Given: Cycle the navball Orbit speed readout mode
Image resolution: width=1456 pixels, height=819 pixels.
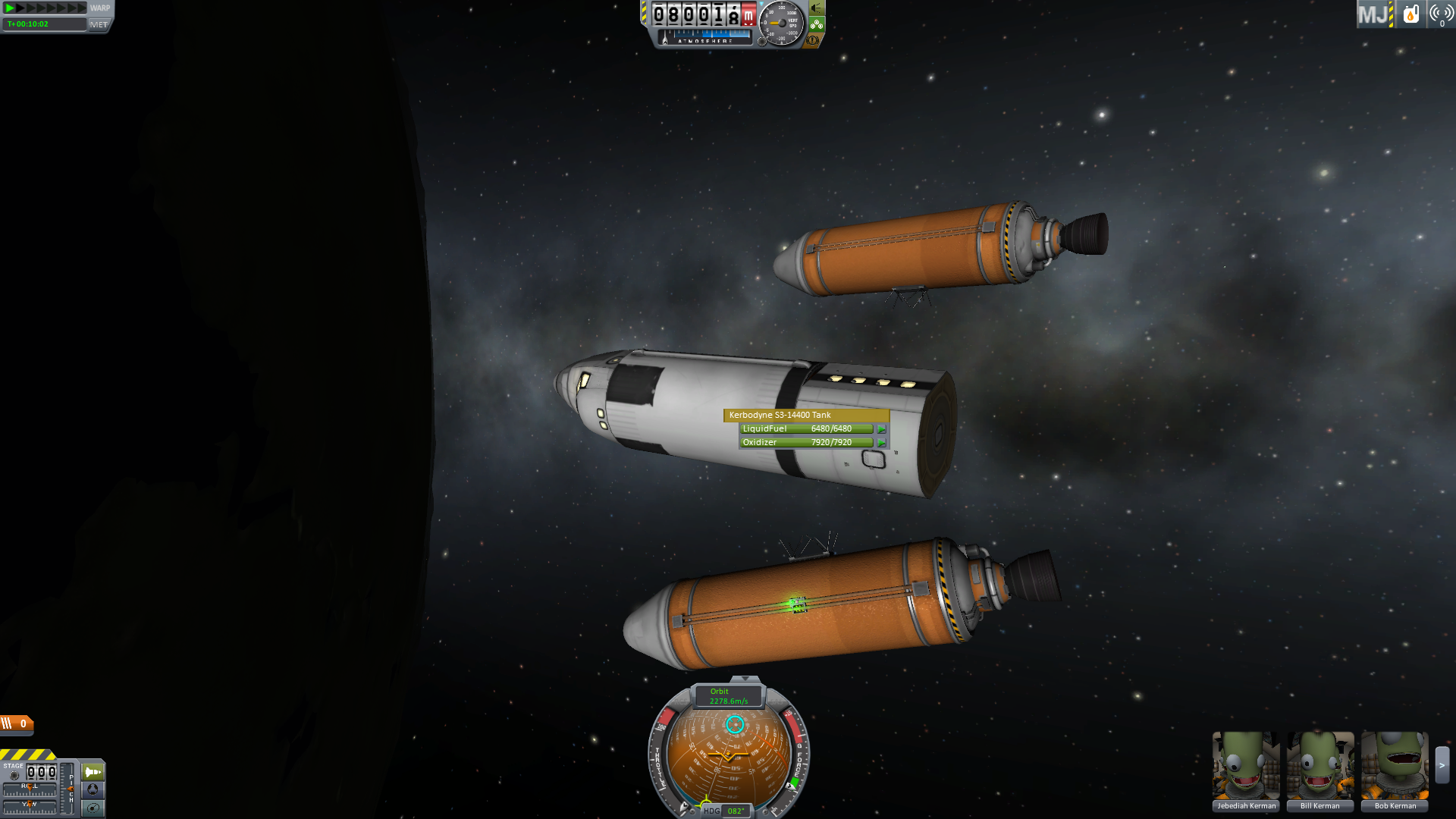Looking at the screenshot, I should [x=729, y=696].
